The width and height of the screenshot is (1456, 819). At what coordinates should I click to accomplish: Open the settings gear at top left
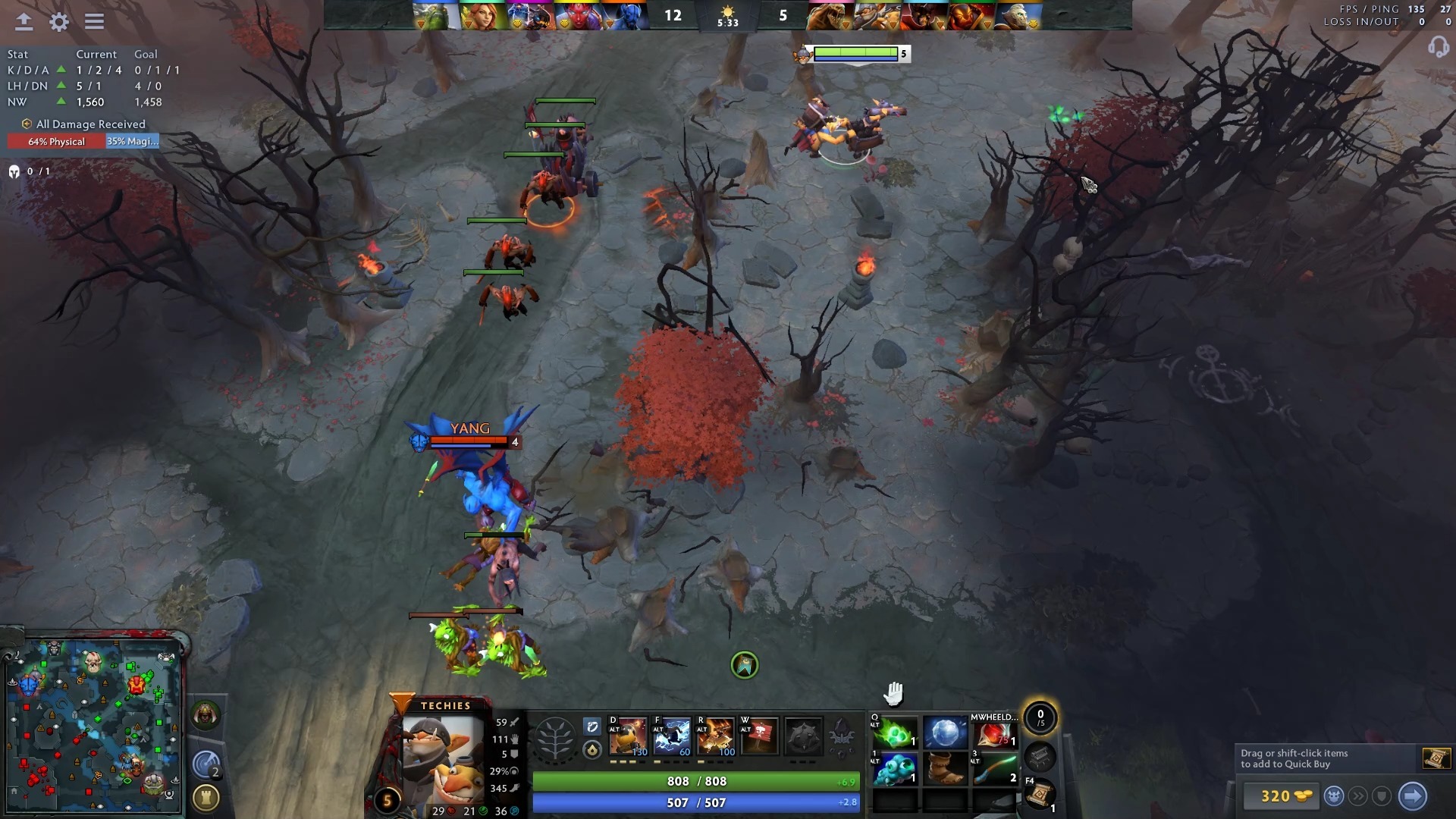58,21
